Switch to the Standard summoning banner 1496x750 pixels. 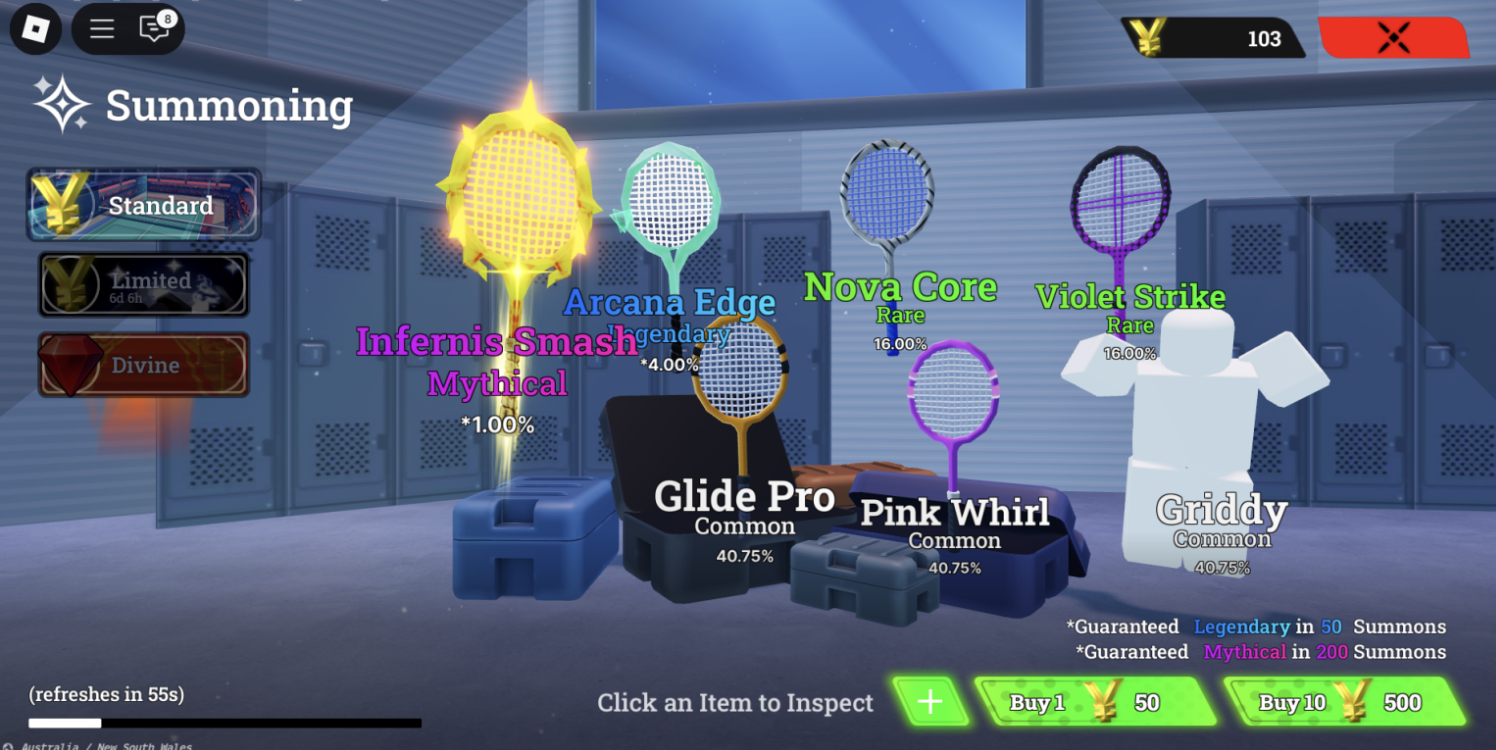145,205
